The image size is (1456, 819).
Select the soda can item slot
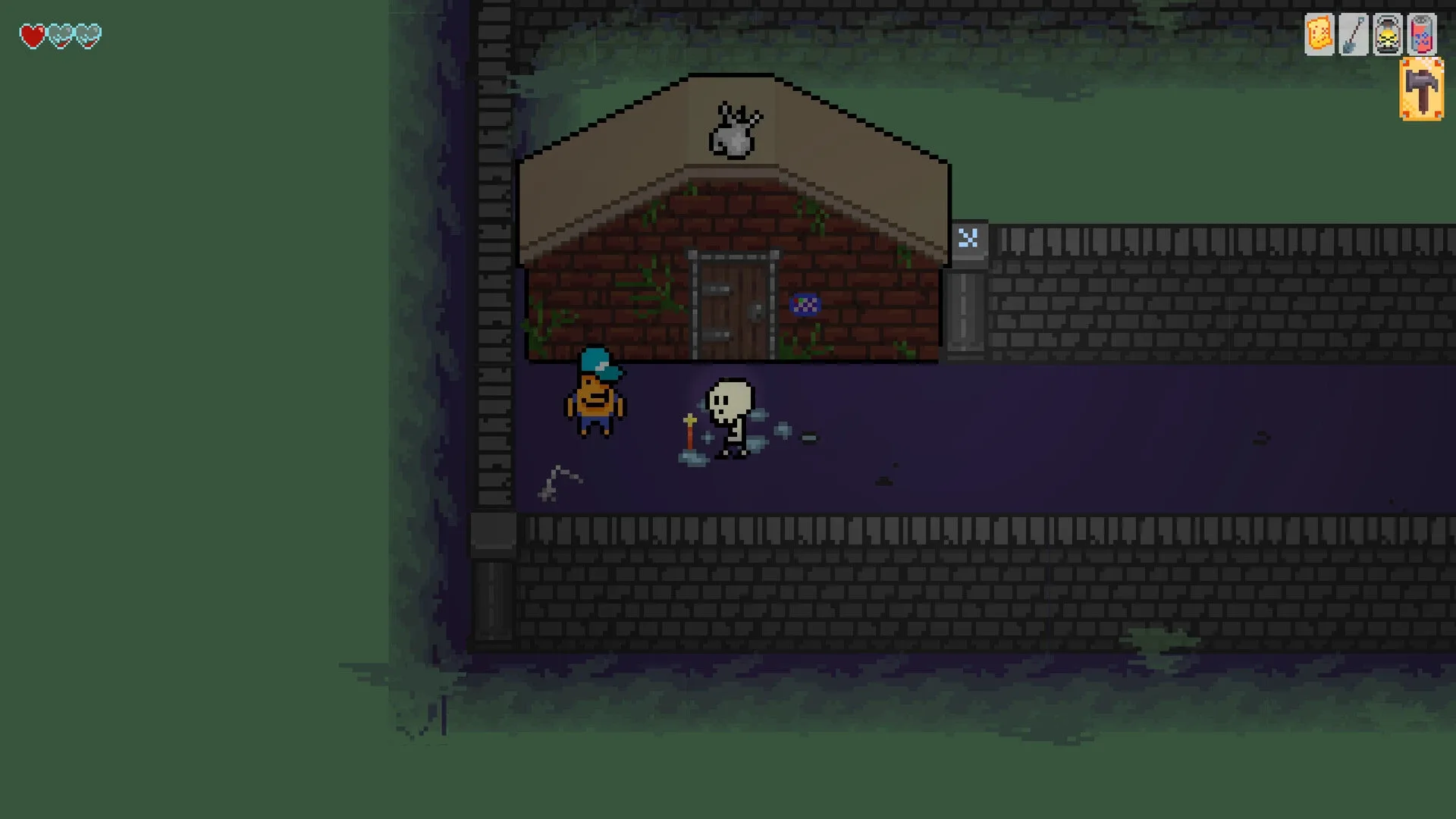point(1423,34)
